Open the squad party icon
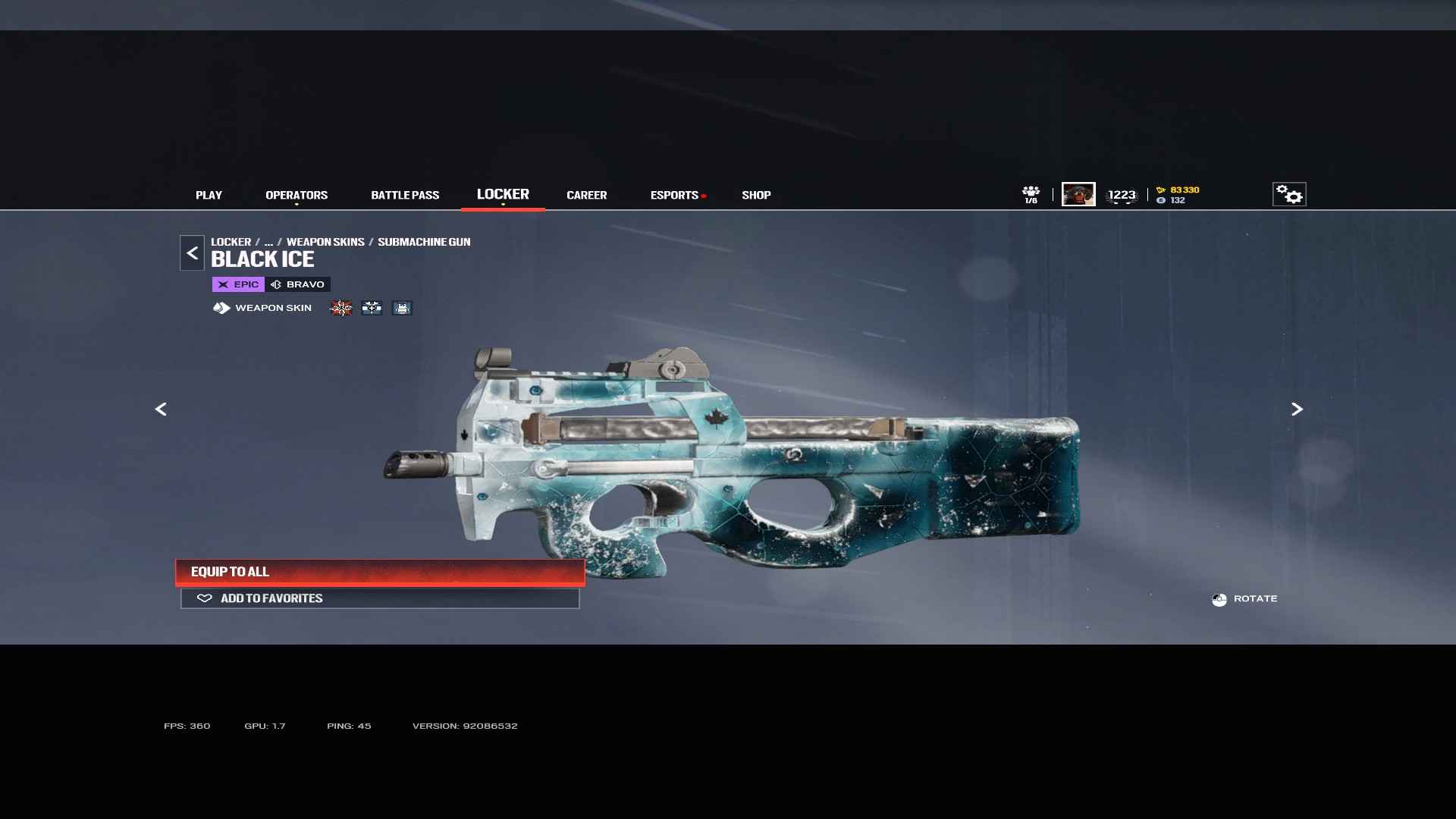 (1031, 194)
